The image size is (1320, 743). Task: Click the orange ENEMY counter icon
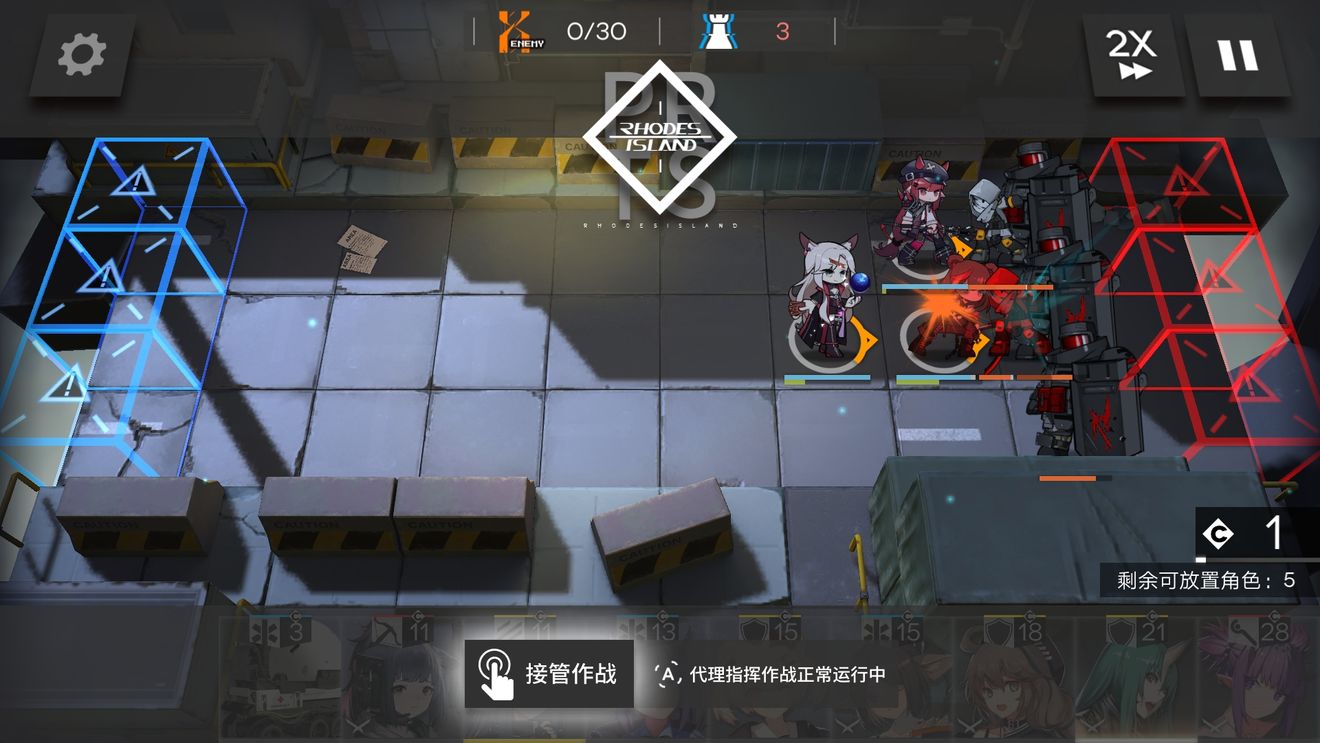point(512,30)
